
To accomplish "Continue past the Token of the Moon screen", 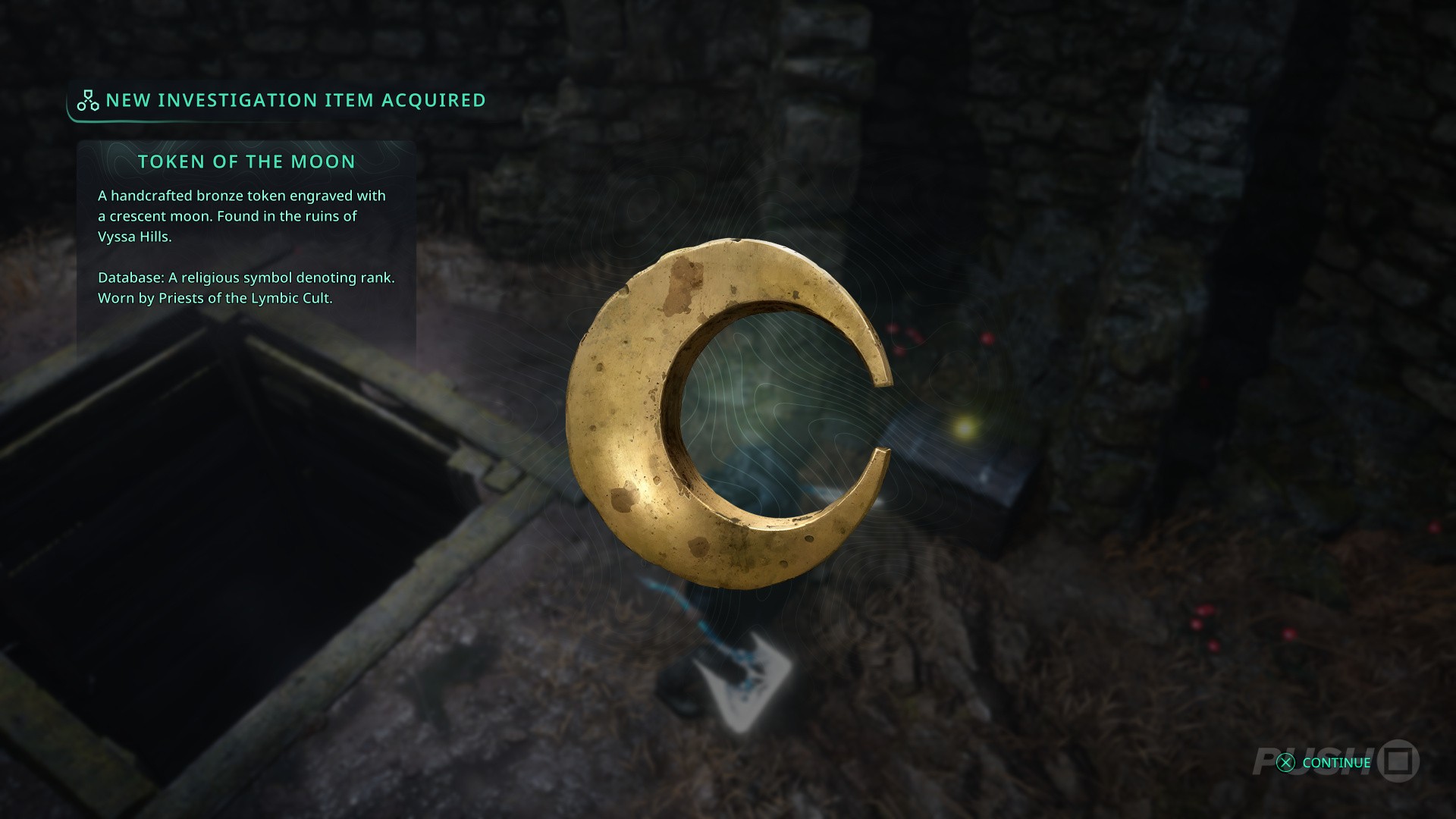I will click(1324, 763).
